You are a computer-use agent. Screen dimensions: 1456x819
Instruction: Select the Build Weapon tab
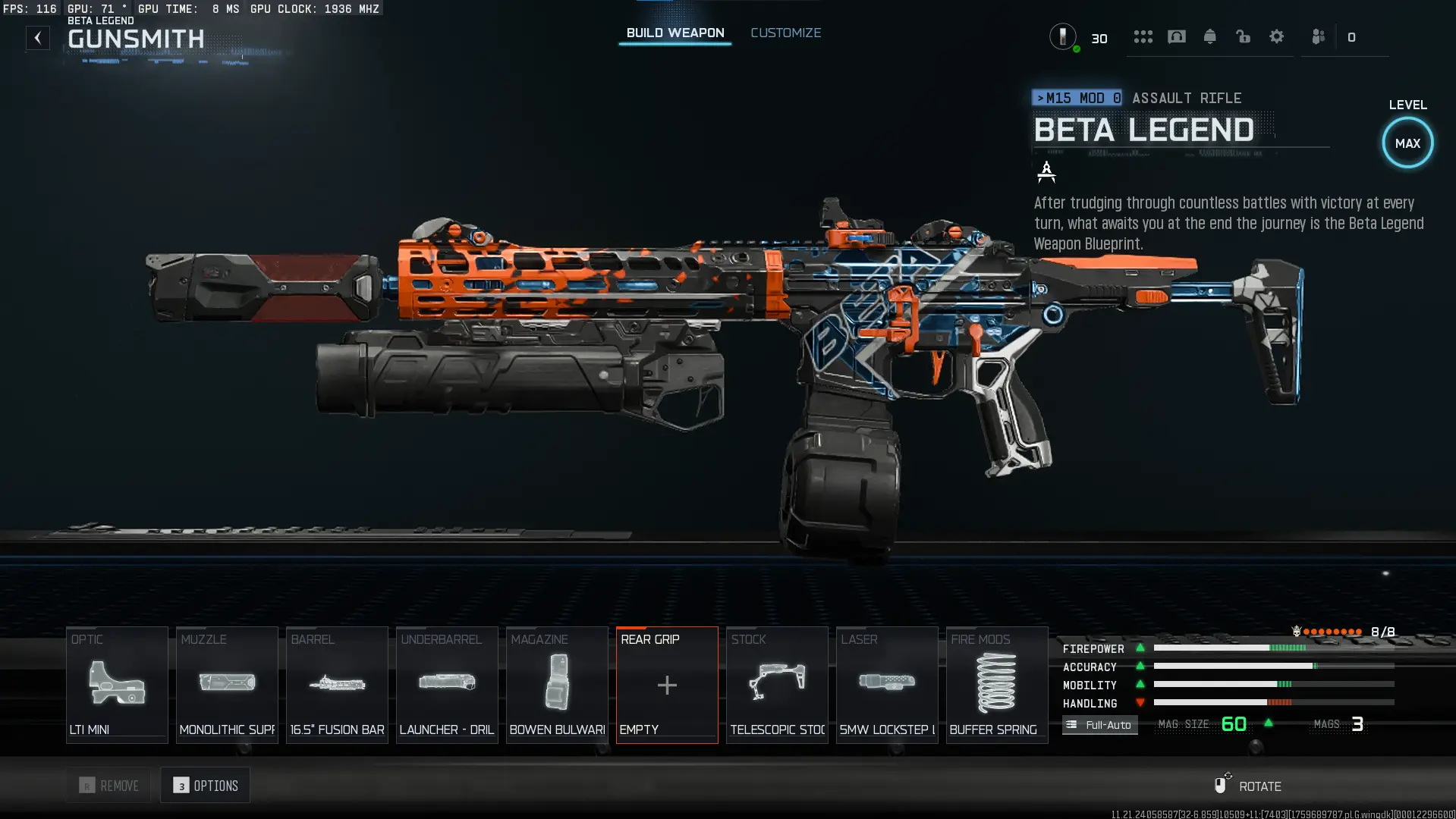coord(675,33)
